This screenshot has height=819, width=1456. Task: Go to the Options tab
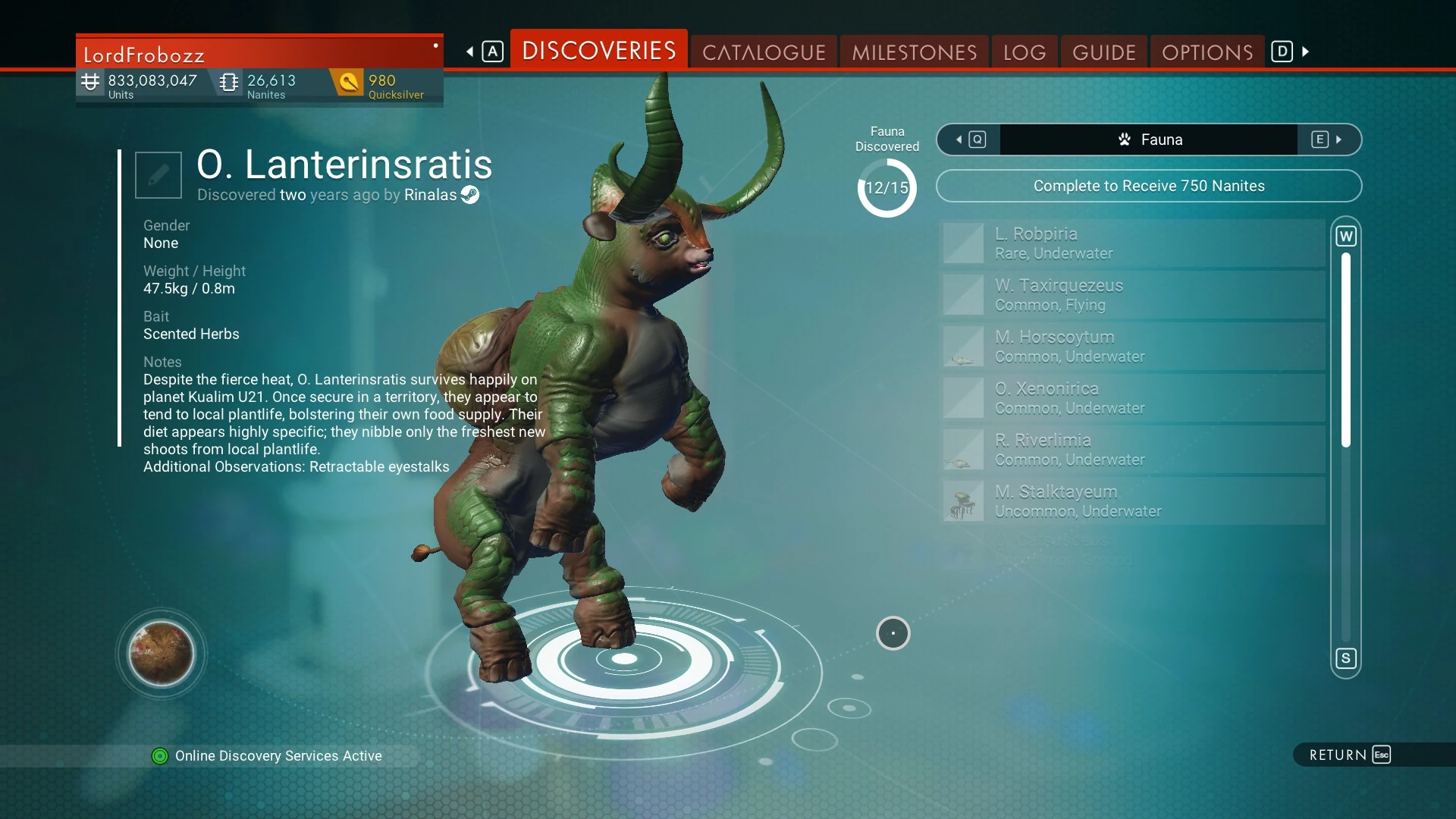pos(1207,52)
